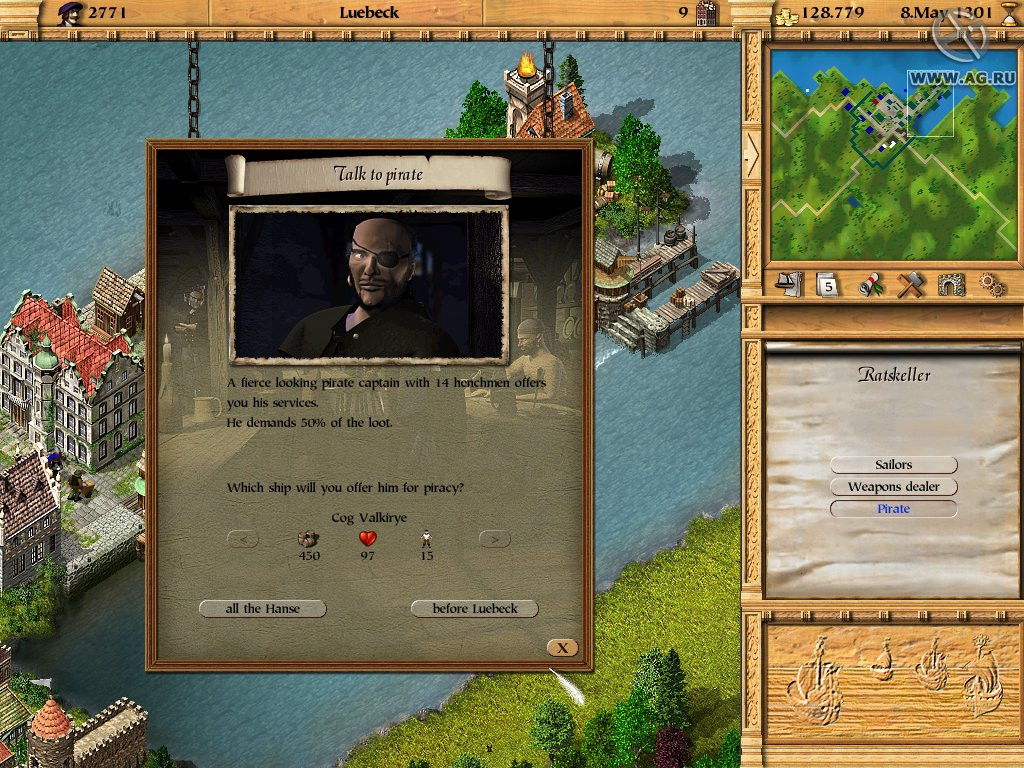Select the next ship with right arrow
Viewport: 1024px width, 768px height.
coord(495,539)
